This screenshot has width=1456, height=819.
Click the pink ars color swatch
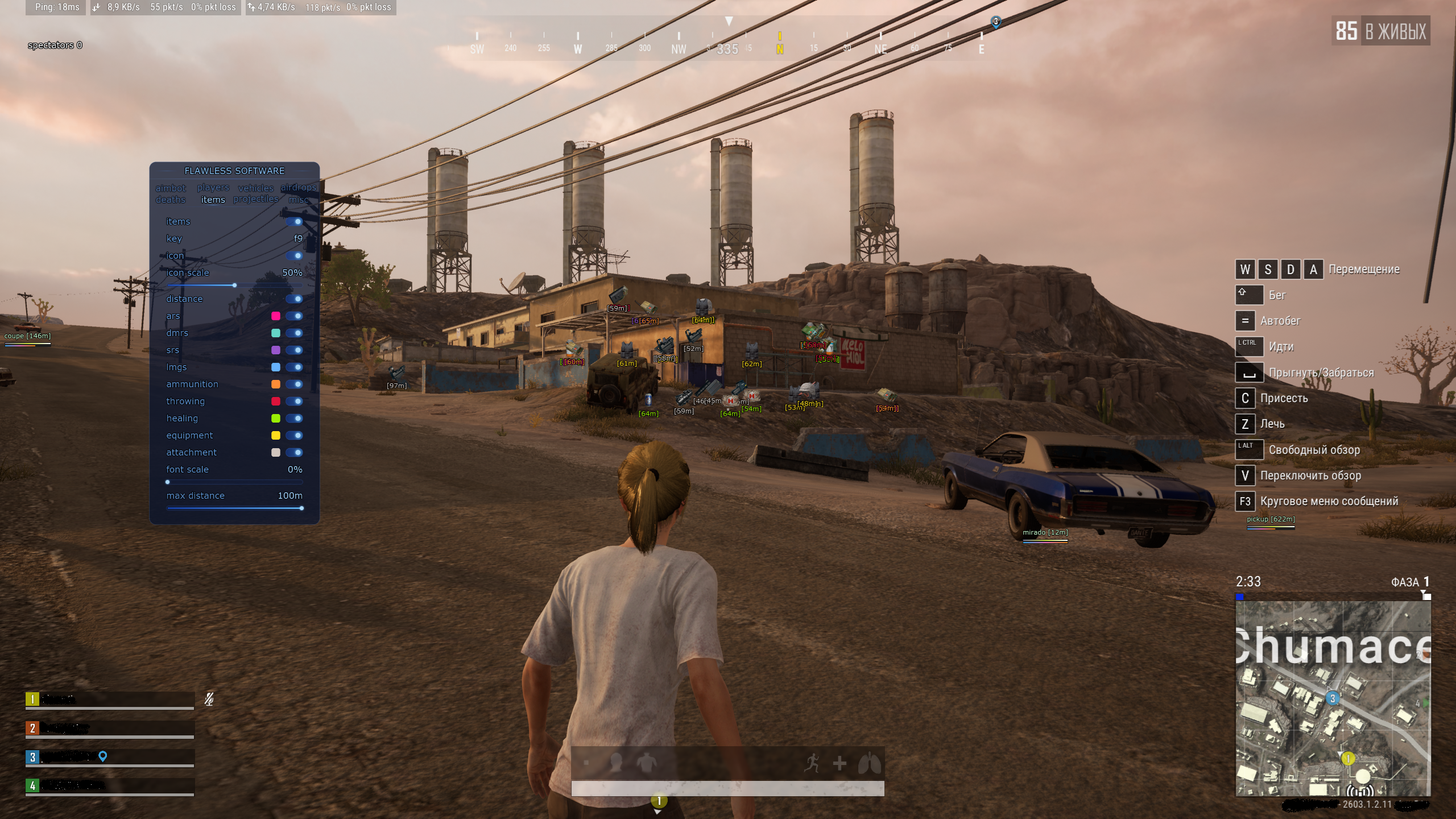pyautogui.click(x=276, y=316)
